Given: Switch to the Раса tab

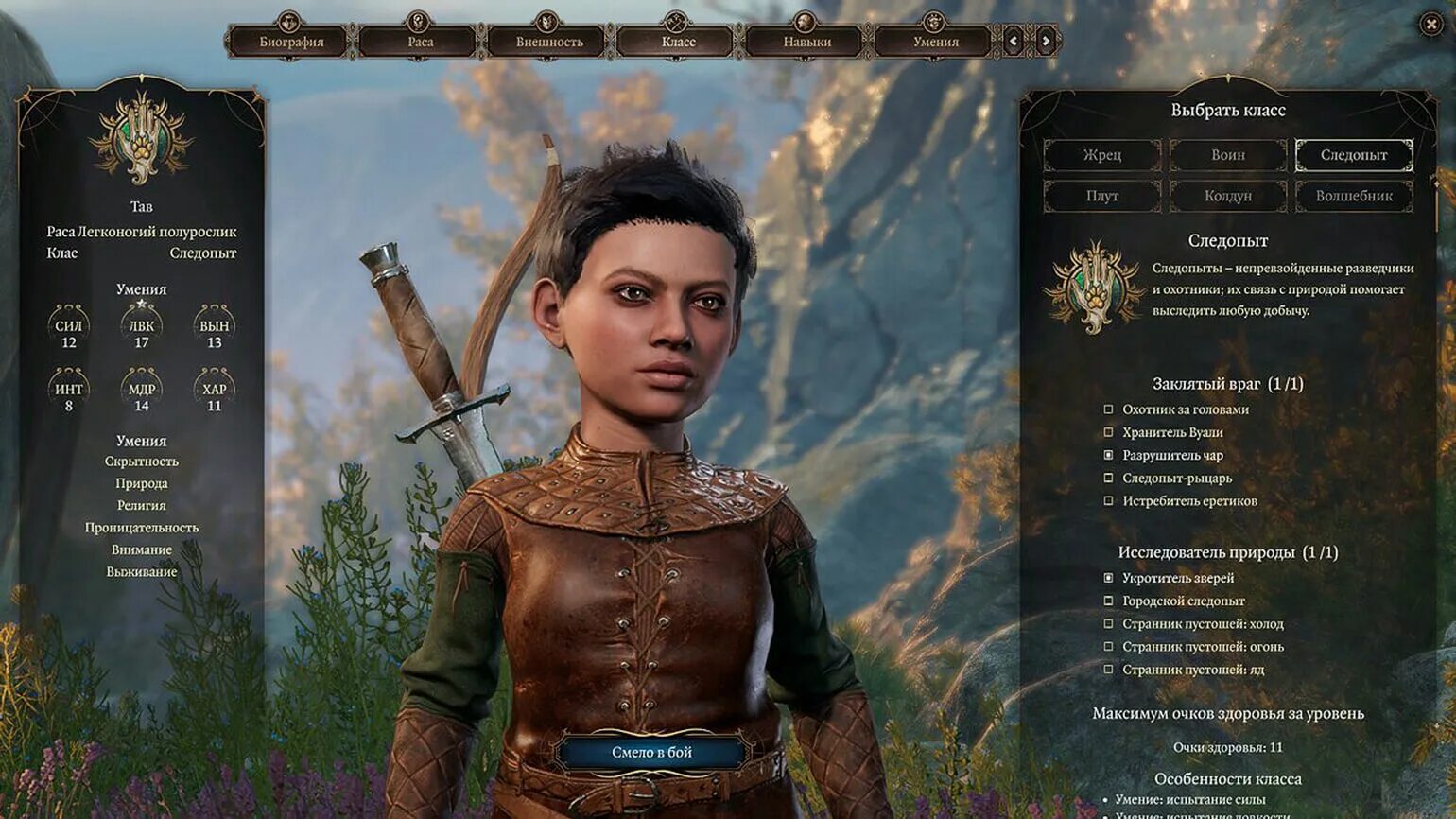Looking at the screenshot, I should click(x=420, y=42).
